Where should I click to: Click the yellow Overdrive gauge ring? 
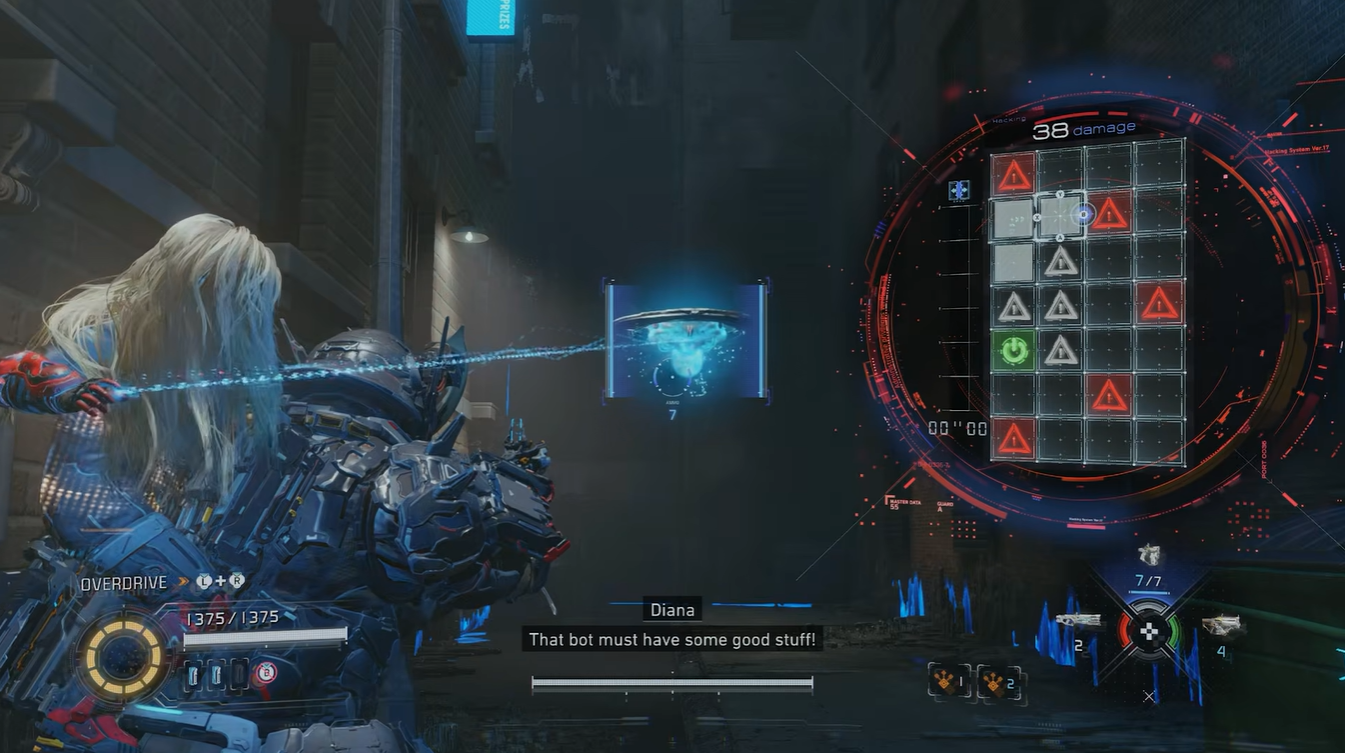[x=124, y=657]
